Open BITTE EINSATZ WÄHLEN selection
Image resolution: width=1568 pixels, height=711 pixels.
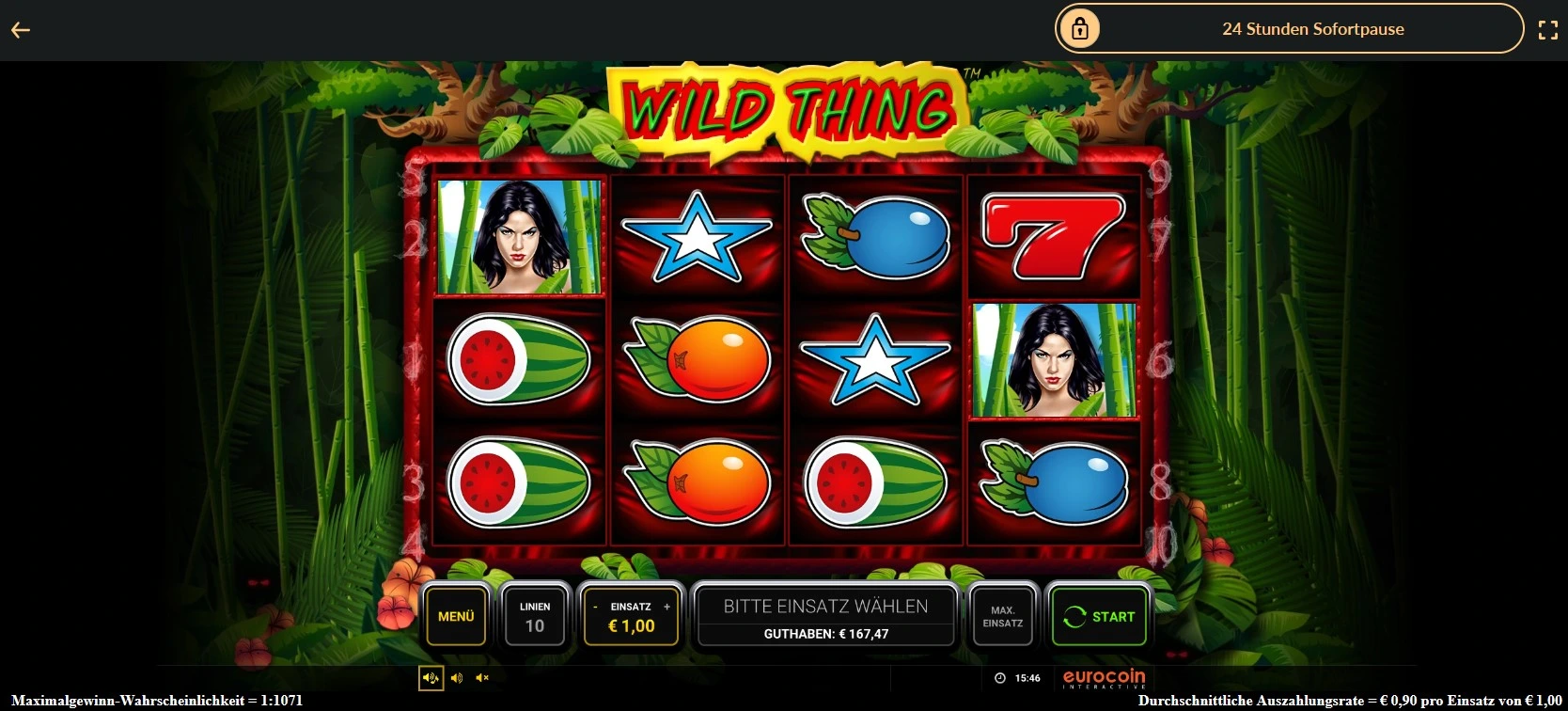click(x=825, y=606)
